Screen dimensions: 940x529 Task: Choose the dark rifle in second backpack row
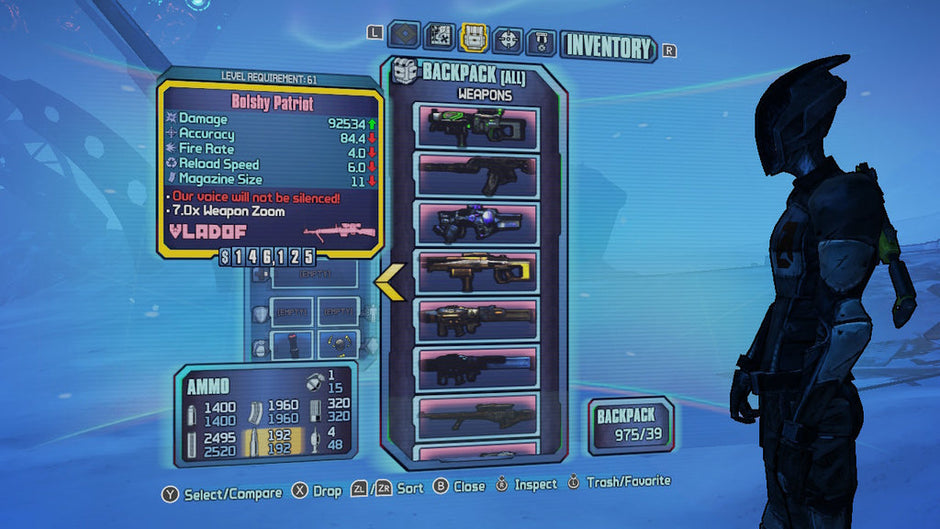coord(478,175)
